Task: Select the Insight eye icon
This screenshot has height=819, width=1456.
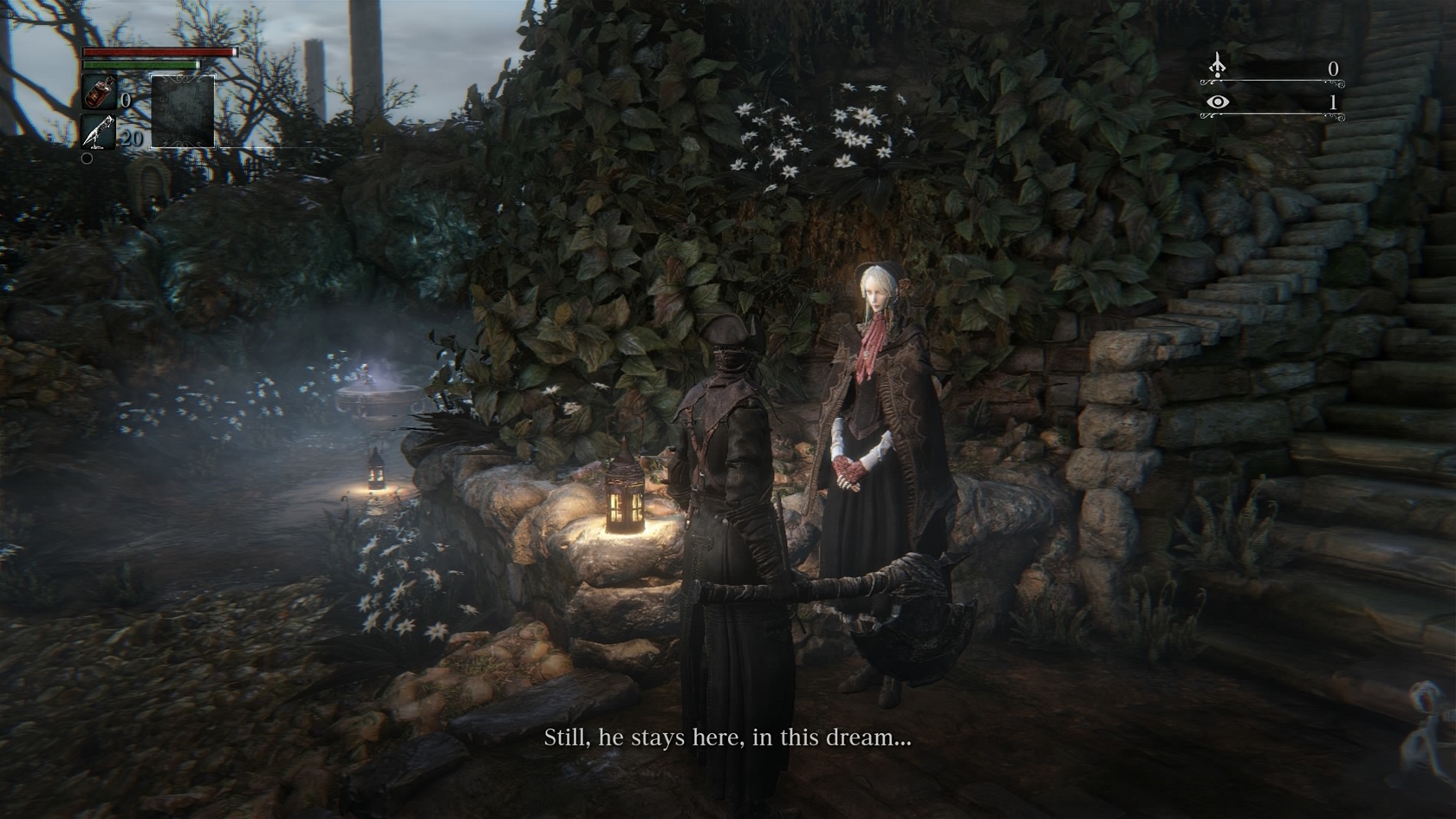Action: pos(1218,102)
